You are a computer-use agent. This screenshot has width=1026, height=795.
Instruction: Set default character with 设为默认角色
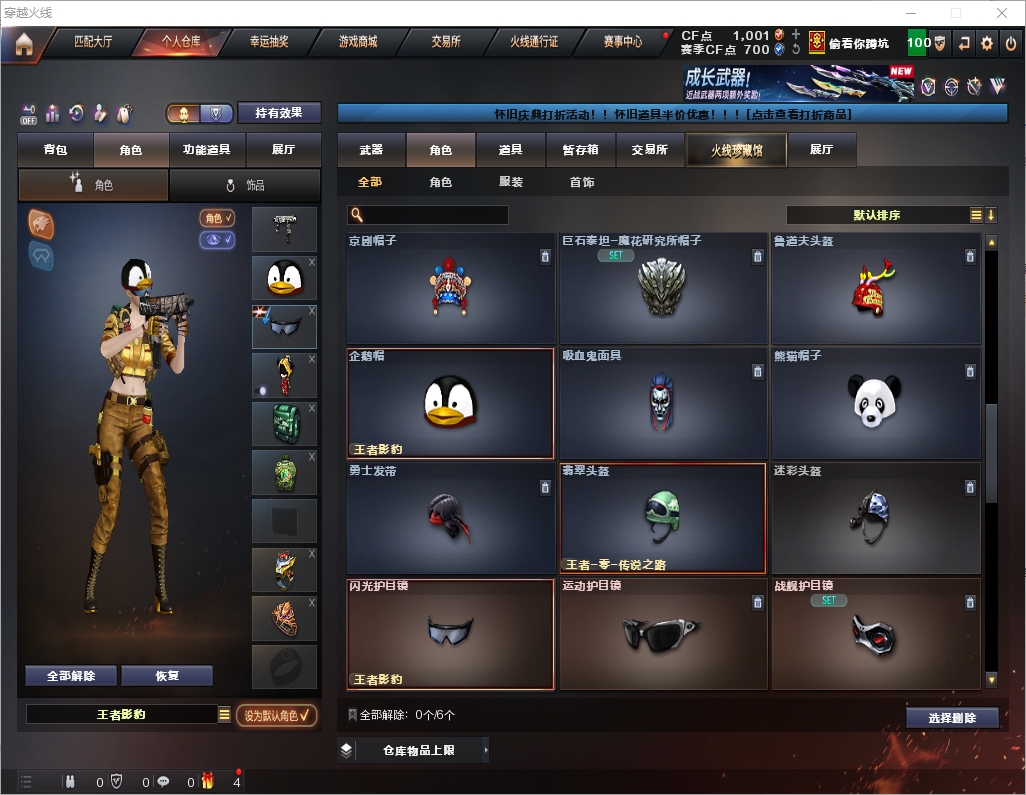click(x=277, y=715)
